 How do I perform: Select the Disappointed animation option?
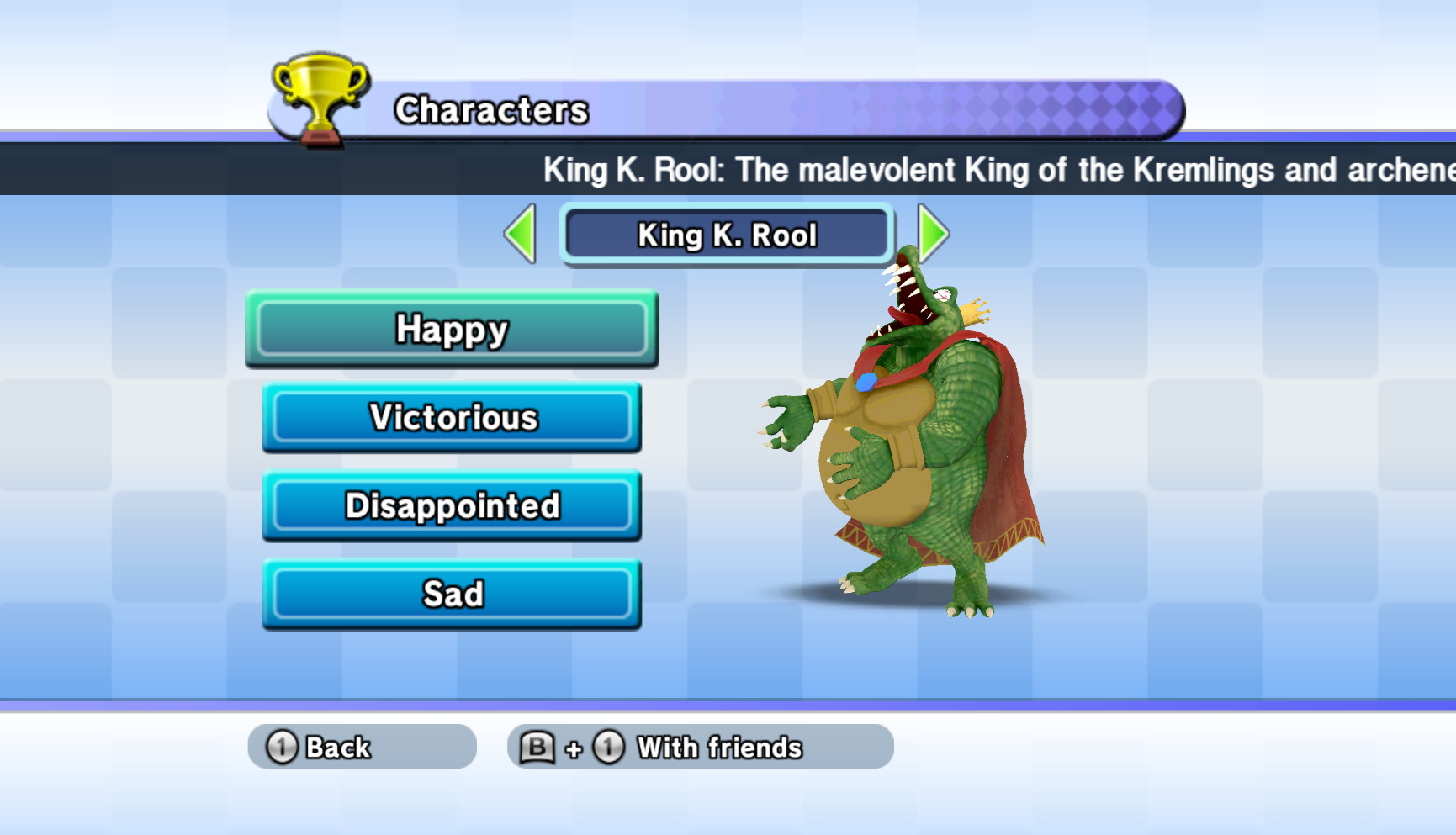452,506
